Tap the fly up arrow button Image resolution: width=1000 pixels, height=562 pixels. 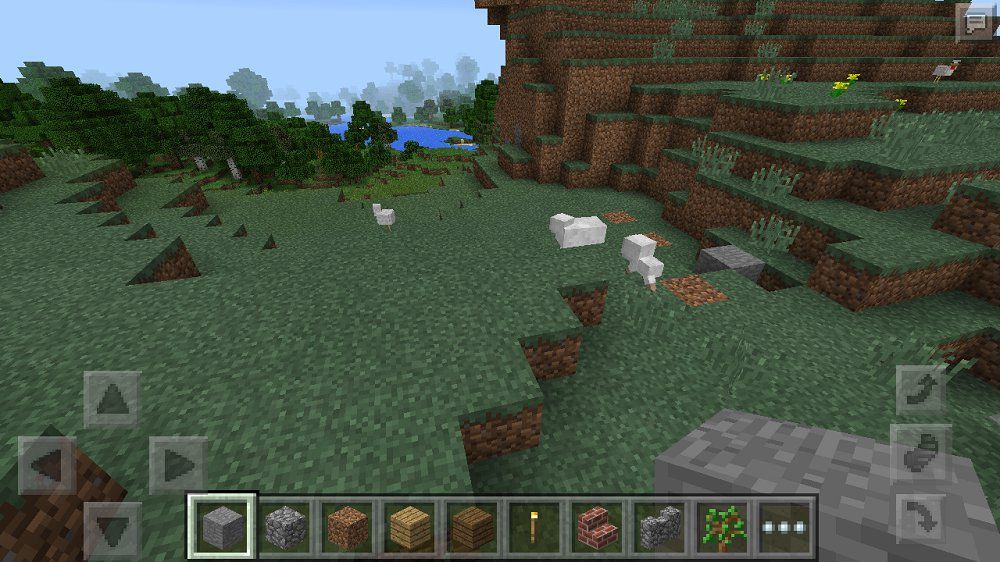tap(921, 390)
